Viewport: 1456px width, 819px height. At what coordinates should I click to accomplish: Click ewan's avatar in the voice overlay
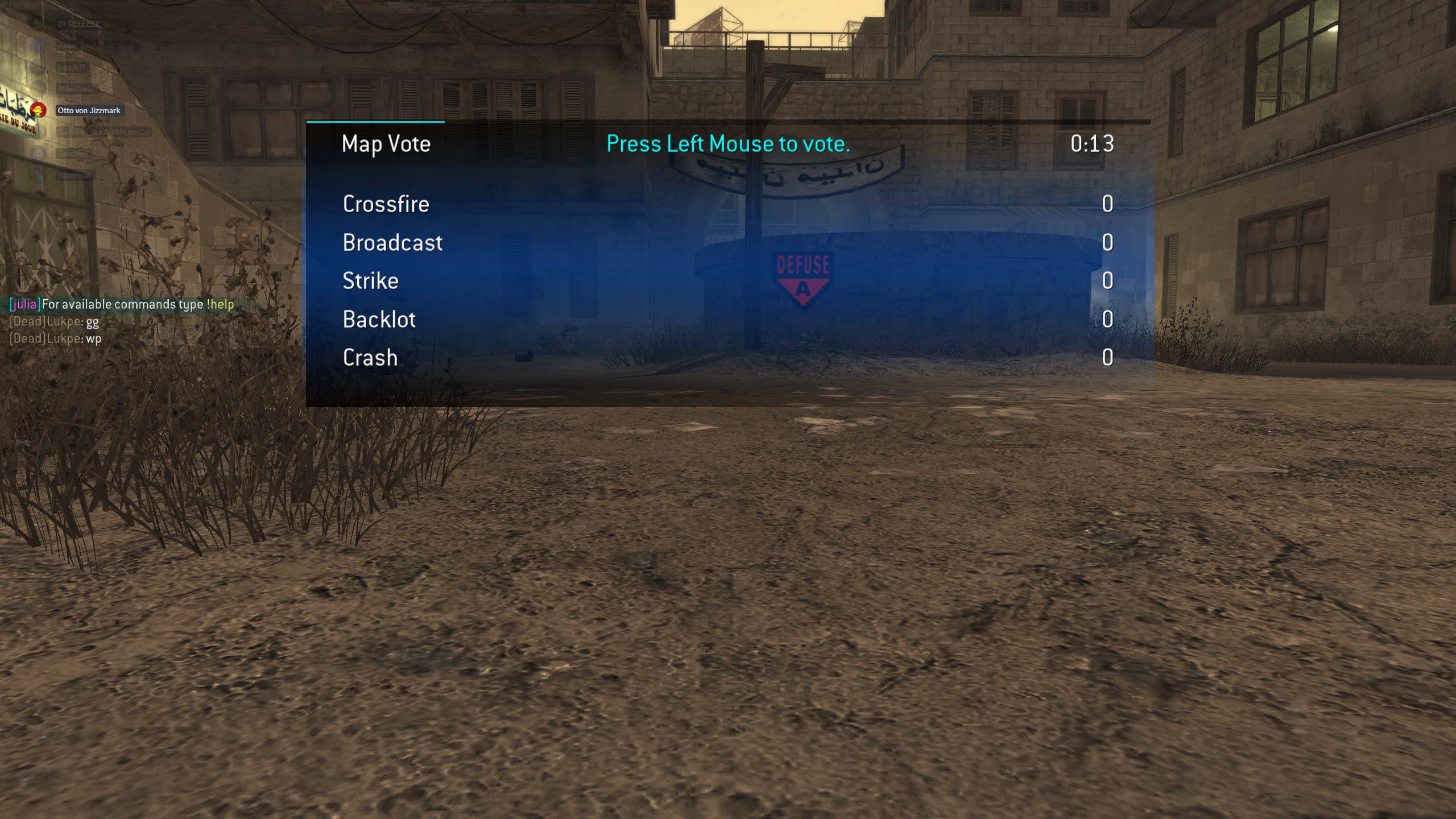pyautogui.click(x=38, y=45)
